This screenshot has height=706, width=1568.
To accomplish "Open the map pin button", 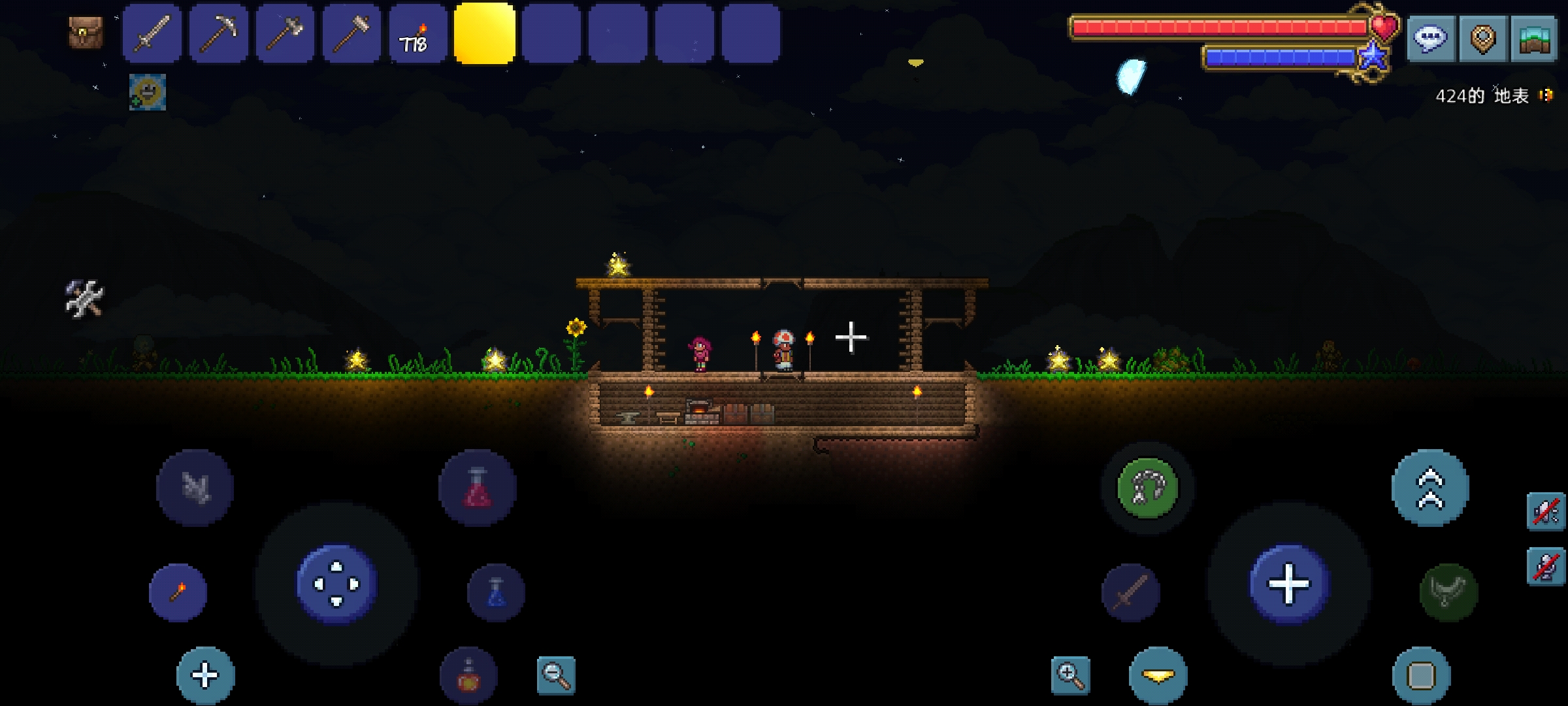I will (1482, 38).
